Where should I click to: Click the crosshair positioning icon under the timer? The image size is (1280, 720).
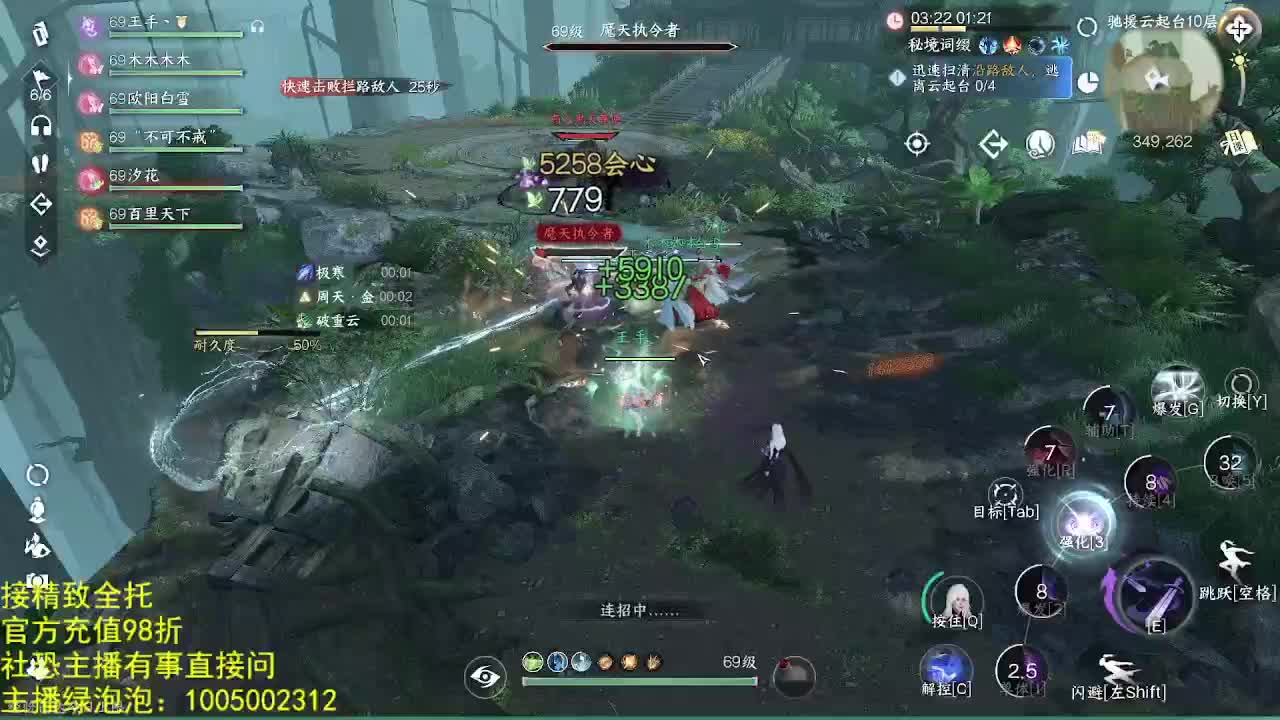(x=918, y=143)
